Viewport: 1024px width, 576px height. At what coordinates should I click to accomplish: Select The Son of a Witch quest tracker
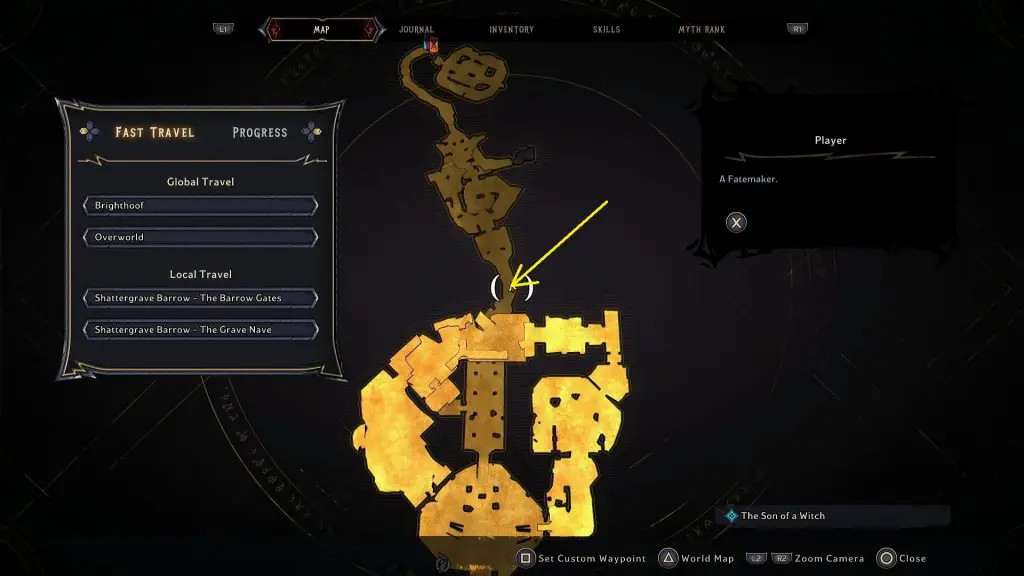coord(782,516)
